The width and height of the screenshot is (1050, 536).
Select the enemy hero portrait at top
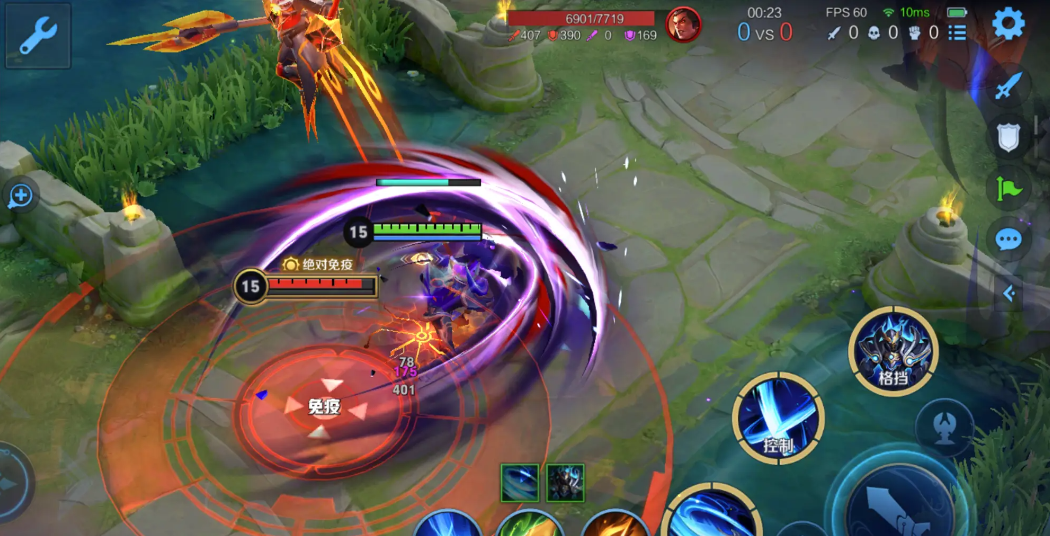point(683,24)
